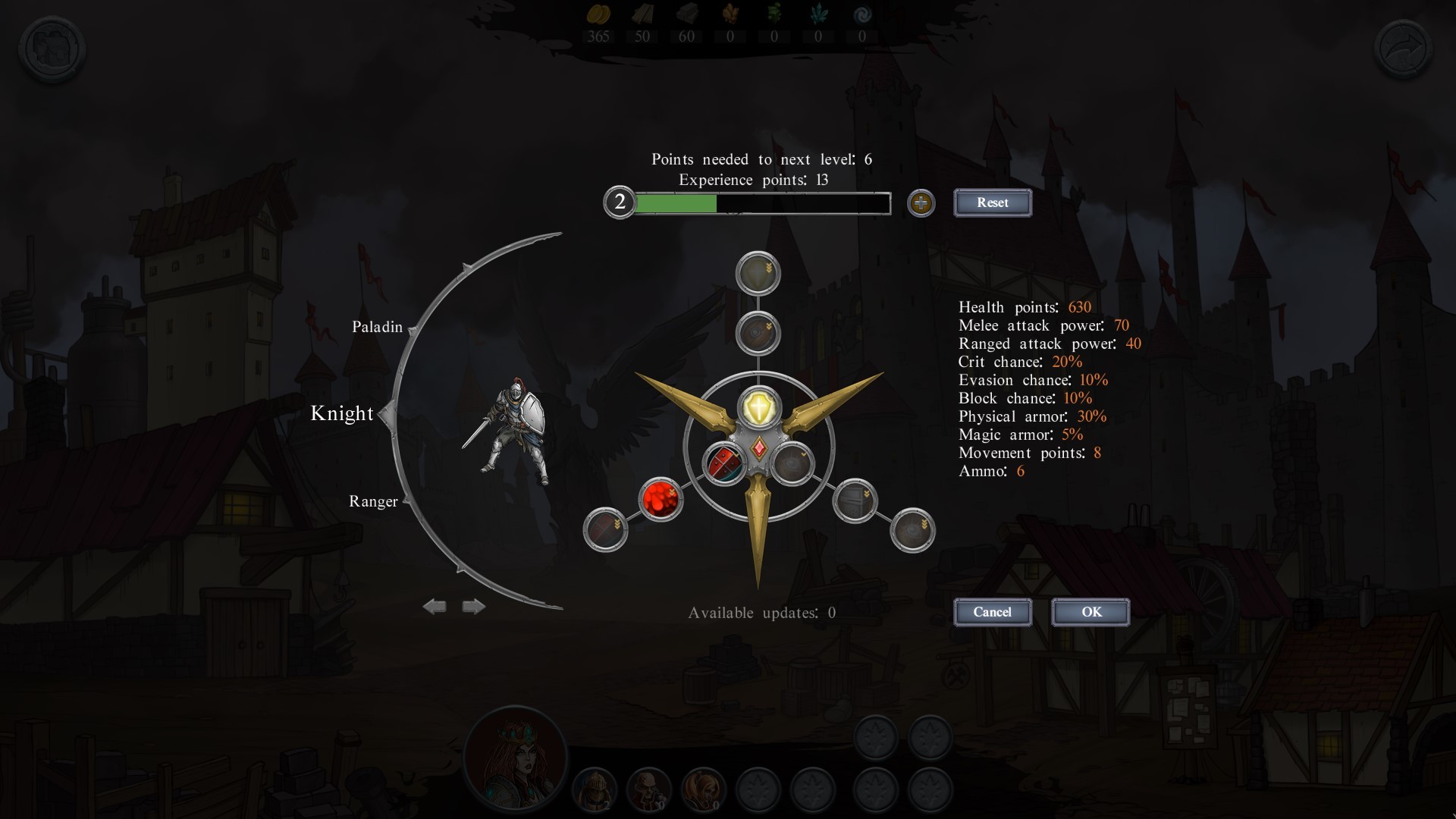The image size is (1456, 819).
Task: Click the gold plus button beside experience bar
Action: click(921, 202)
